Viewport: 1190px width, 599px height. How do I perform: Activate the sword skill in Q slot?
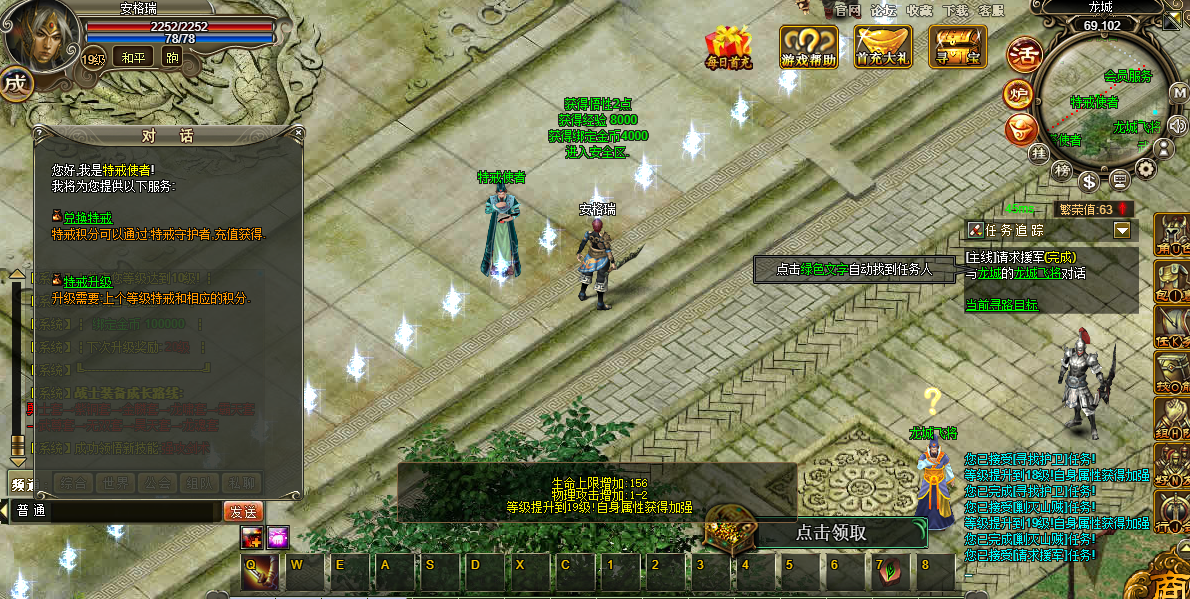pyautogui.click(x=255, y=571)
